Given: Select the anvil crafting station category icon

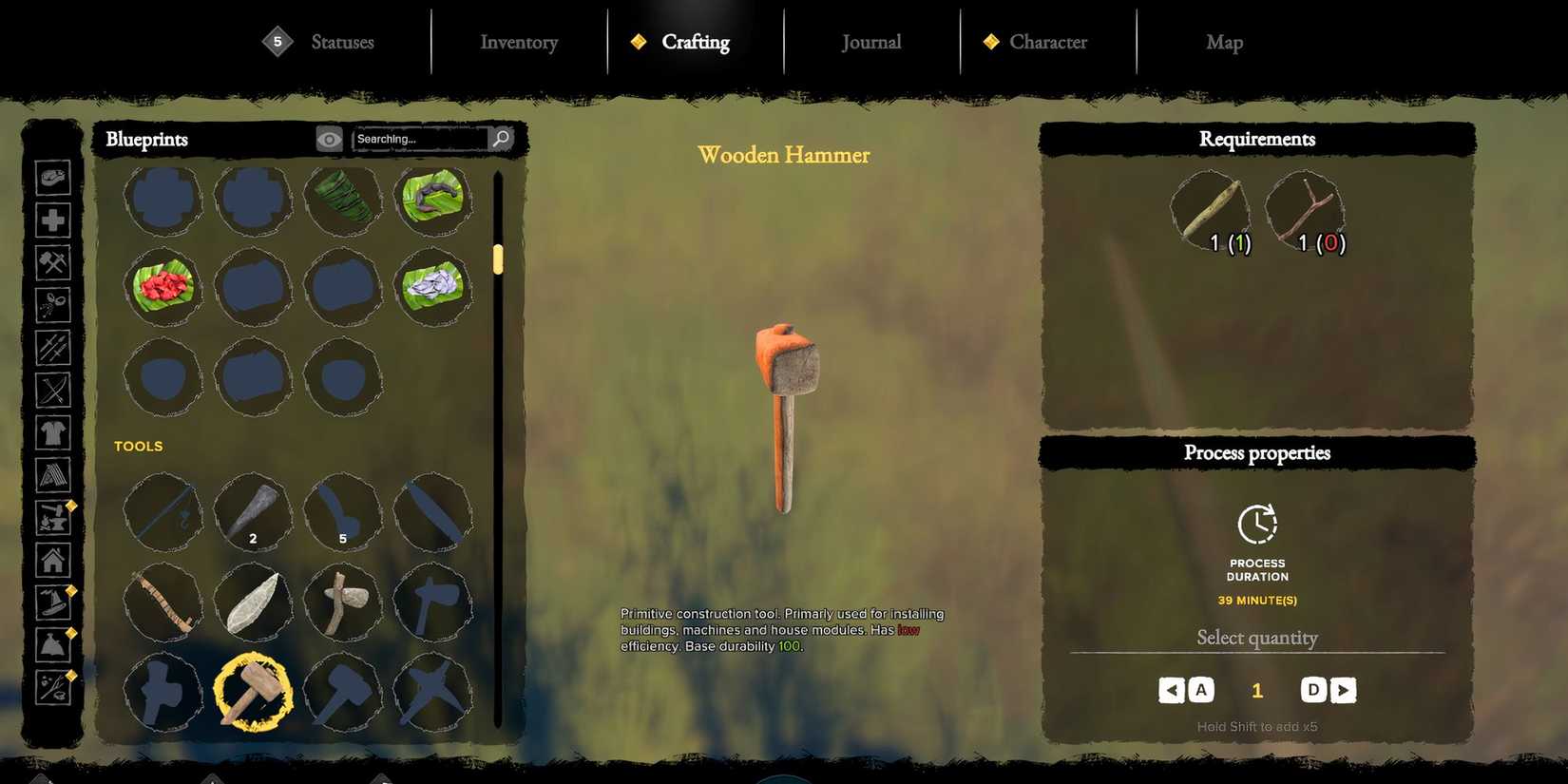Looking at the screenshot, I should pos(53,518).
